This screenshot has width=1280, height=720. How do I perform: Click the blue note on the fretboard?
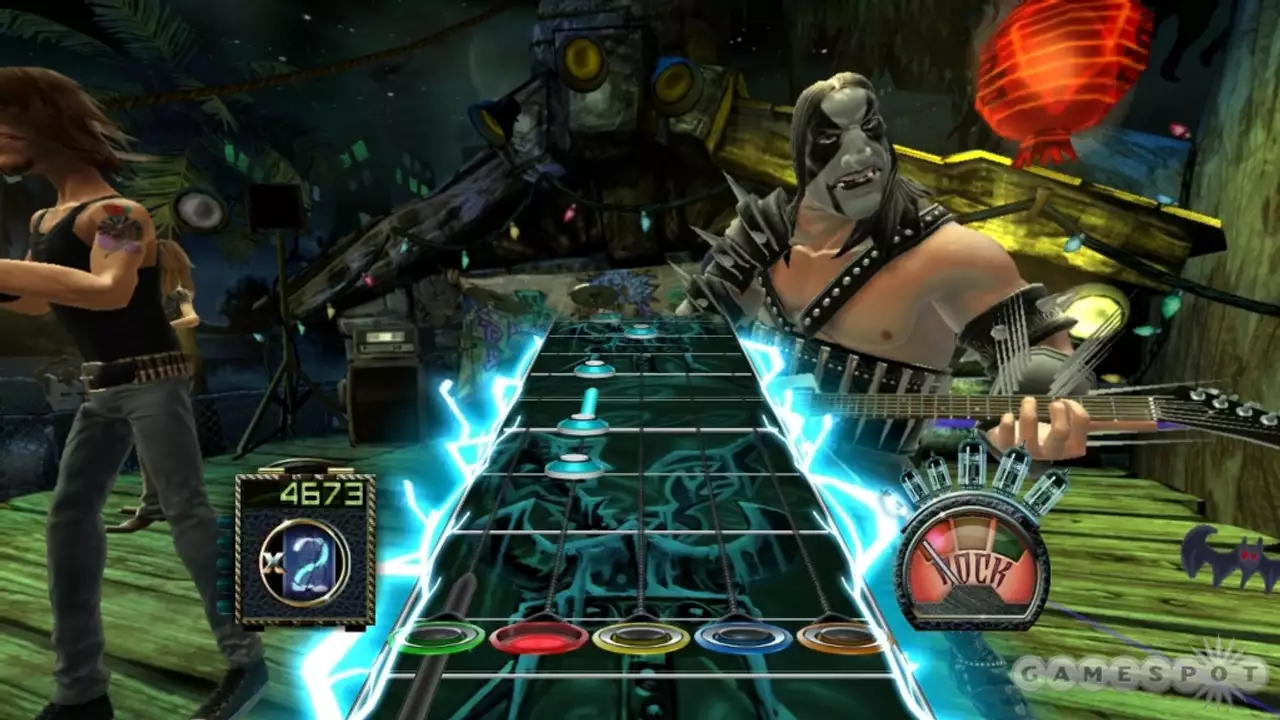[639, 330]
